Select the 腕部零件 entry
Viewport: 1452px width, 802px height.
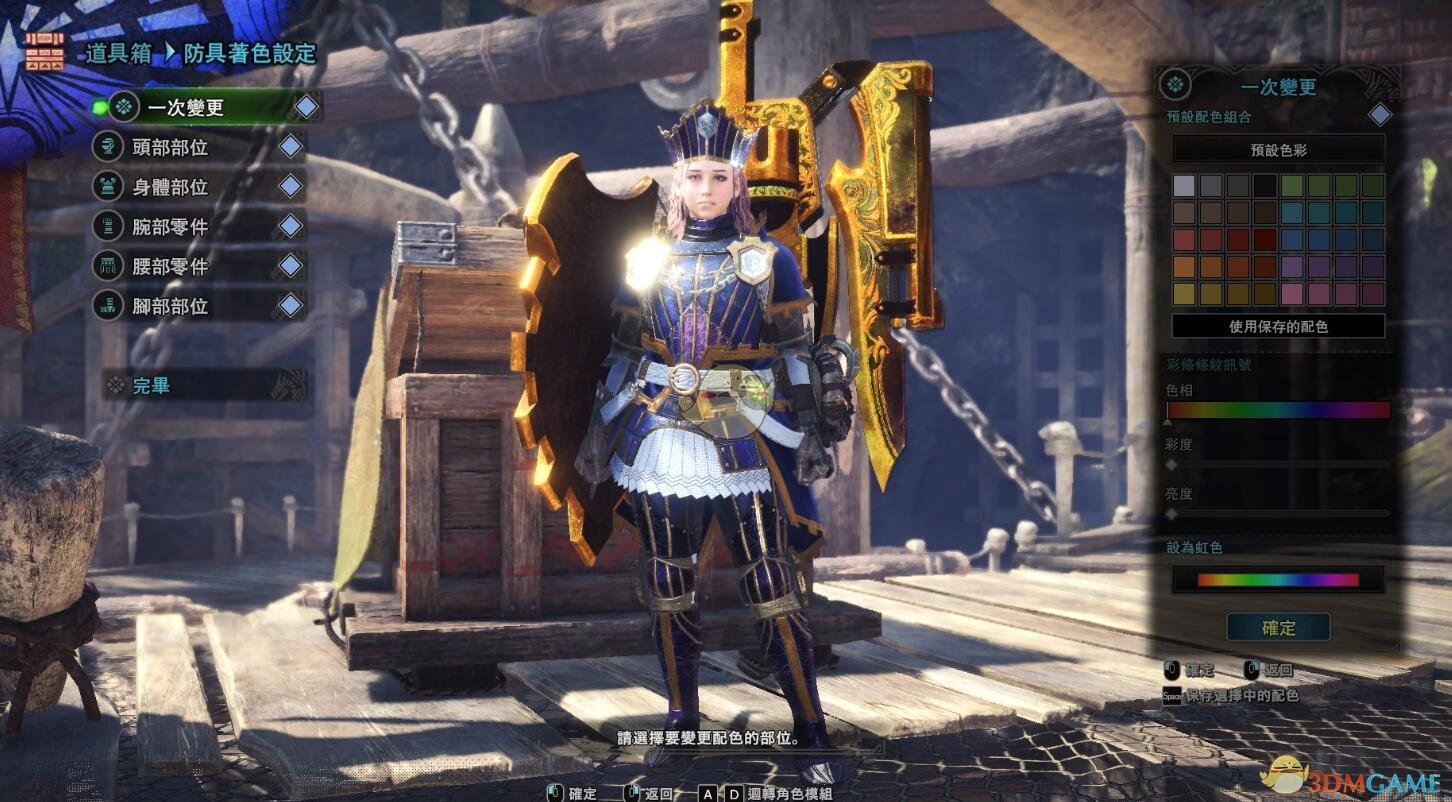(x=171, y=227)
